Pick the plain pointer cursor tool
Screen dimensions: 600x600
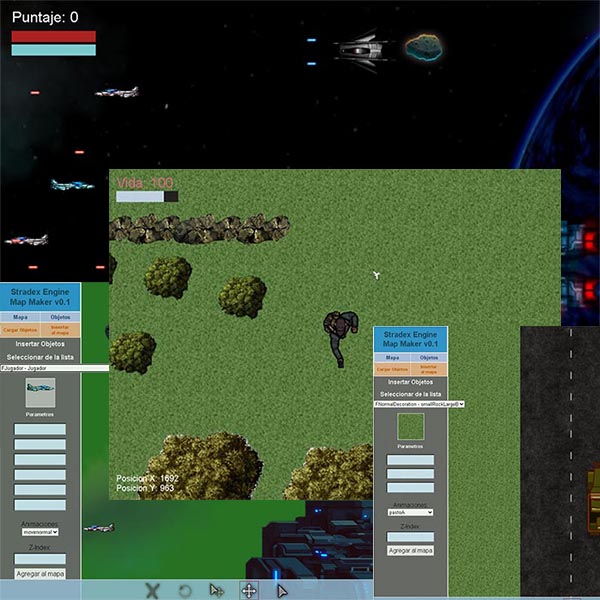coord(282,590)
